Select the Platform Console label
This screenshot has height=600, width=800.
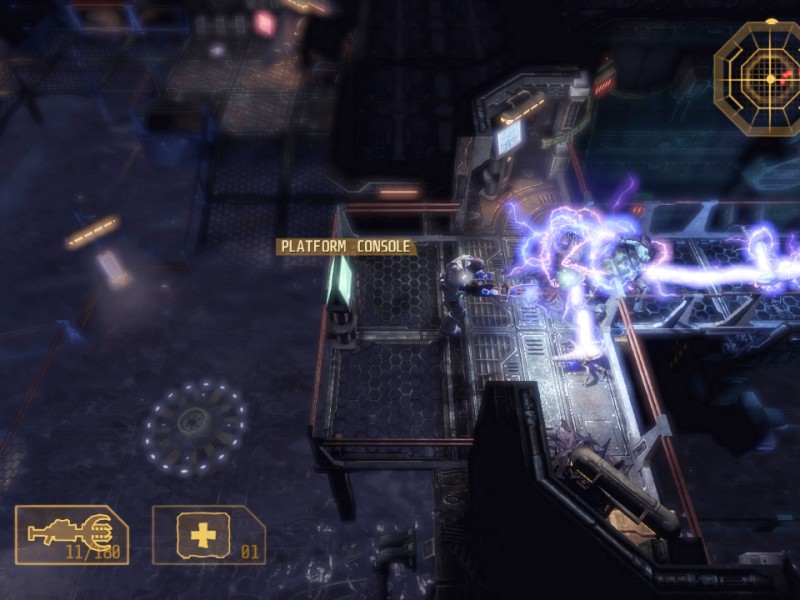click(x=345, y=246)
